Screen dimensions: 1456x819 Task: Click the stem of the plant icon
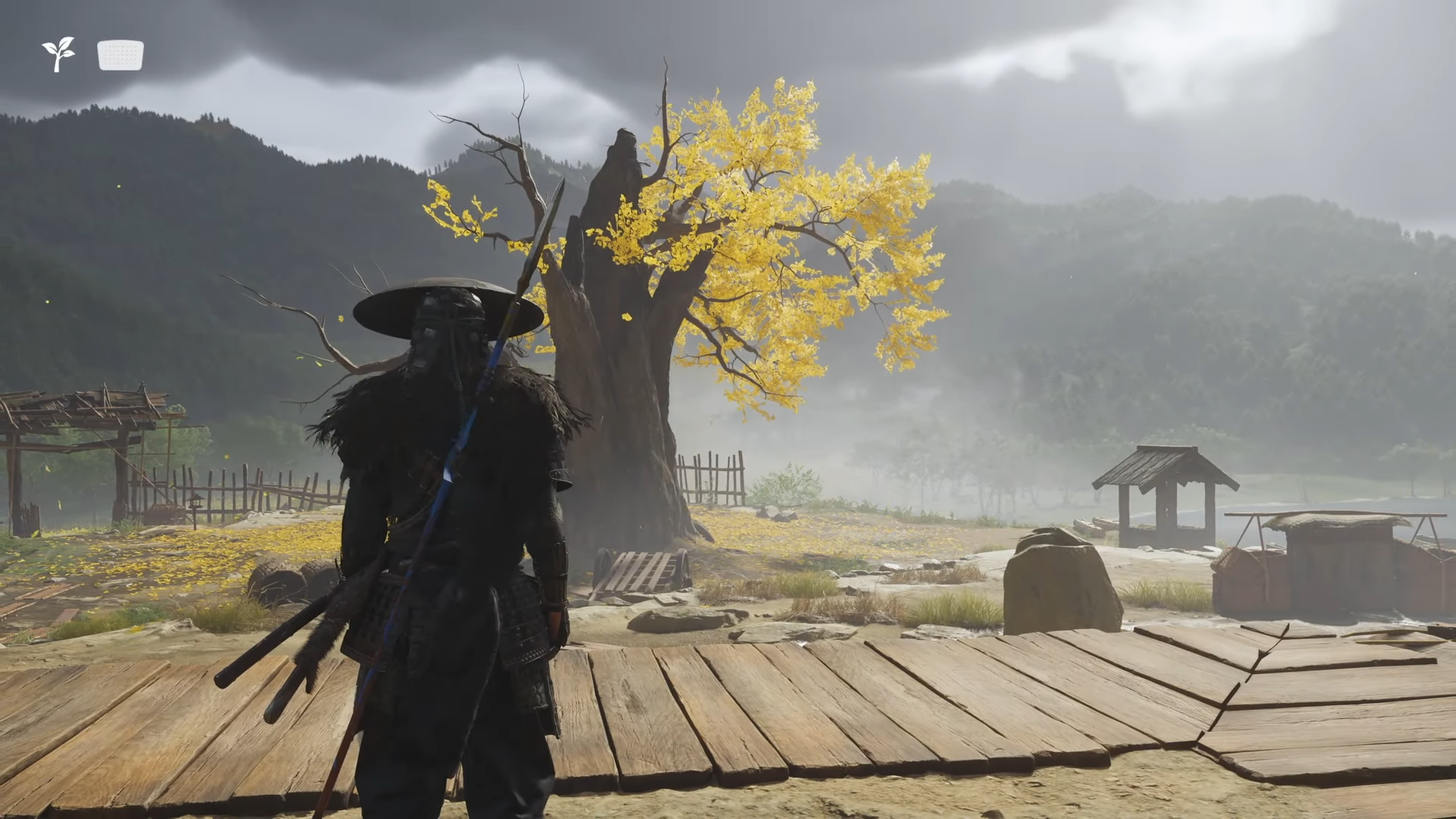[x=57, y=67]
